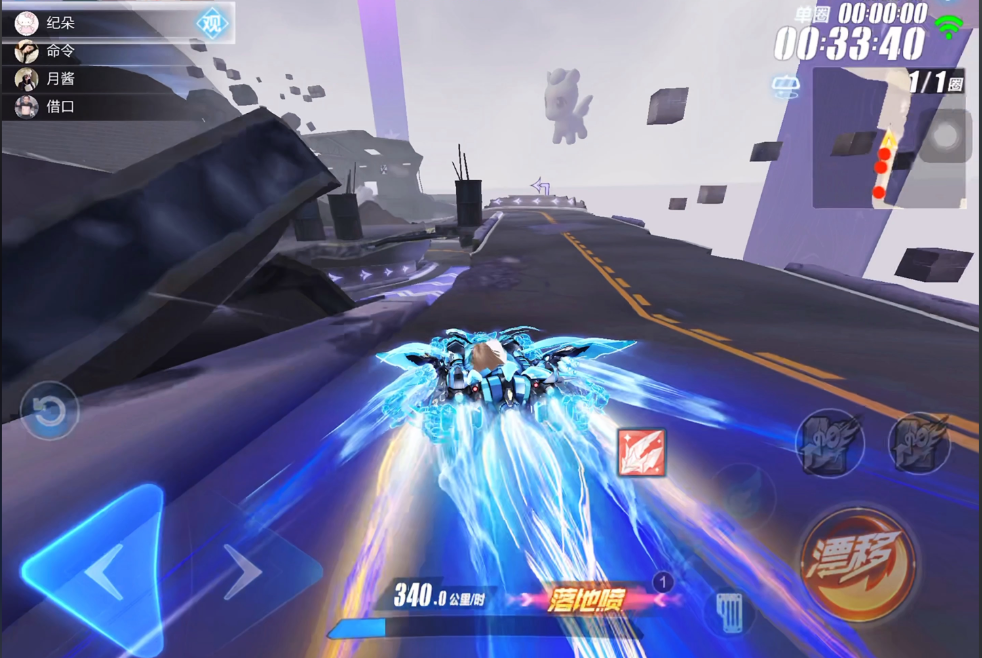
Task: Steer right with the right arrow
Action: (x=243, y=571)
